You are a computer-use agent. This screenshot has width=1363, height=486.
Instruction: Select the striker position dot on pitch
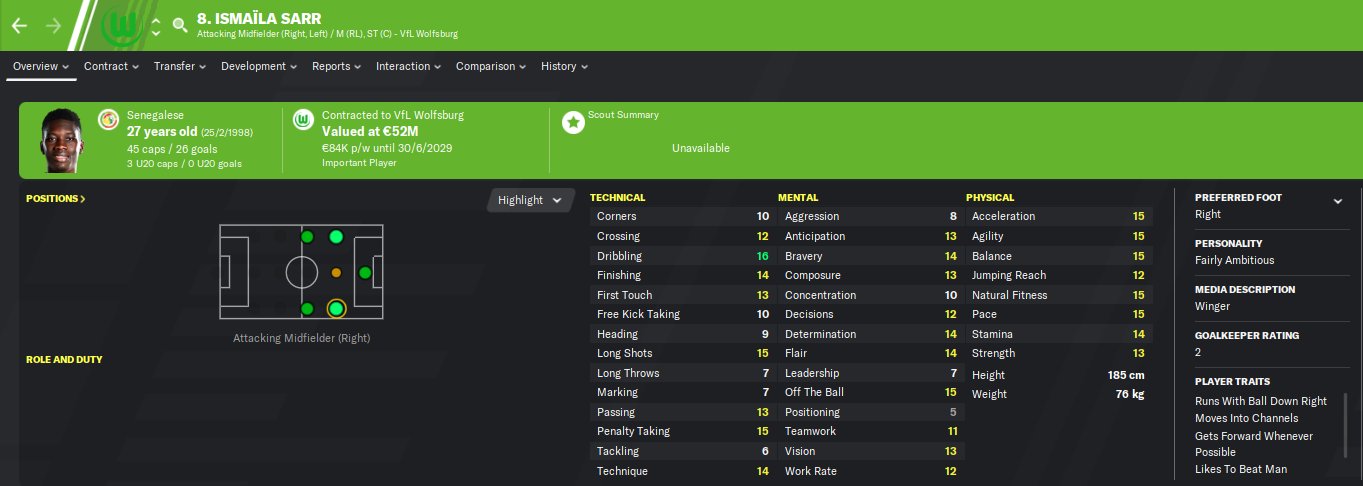(365, 273)
